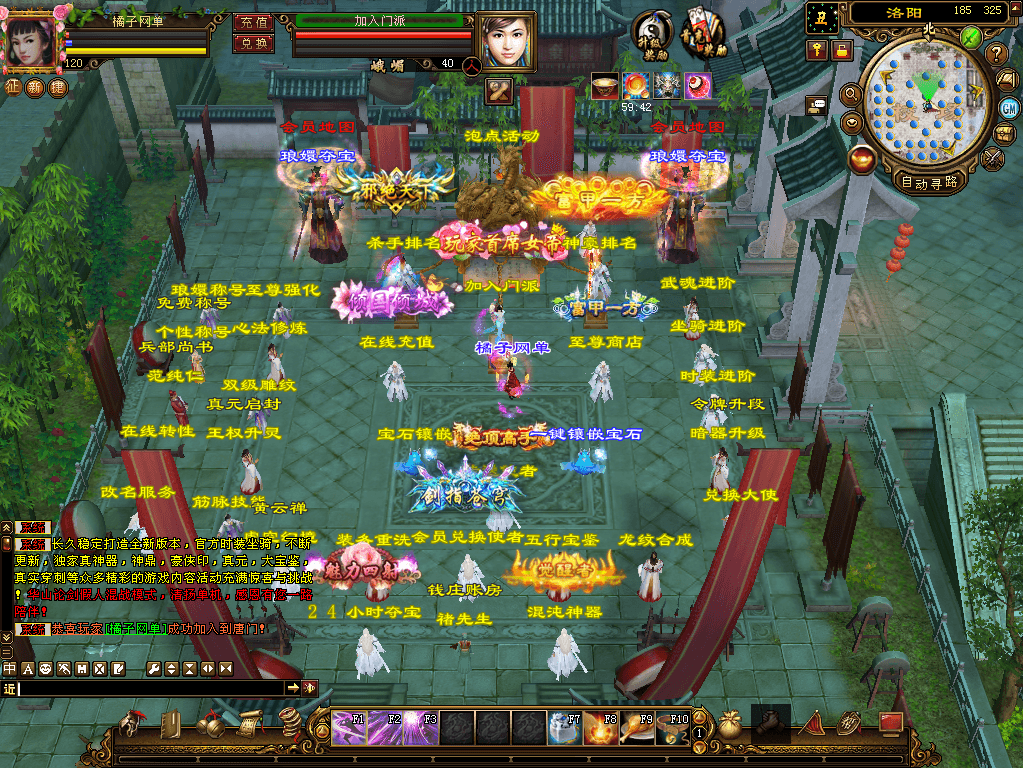This screenshot has height=768, width=1023.
Task: Click the 自动寻路 auto-pathfinding button
Action: point(929,182)
